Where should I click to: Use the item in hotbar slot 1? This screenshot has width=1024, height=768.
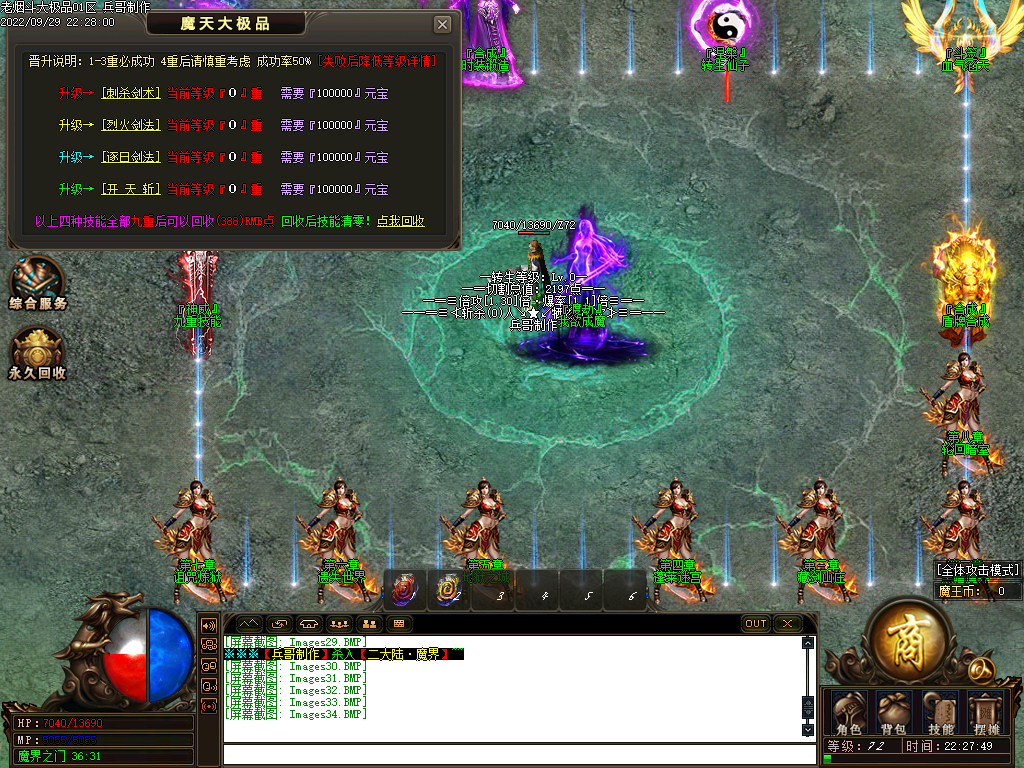tap(405, 591)
